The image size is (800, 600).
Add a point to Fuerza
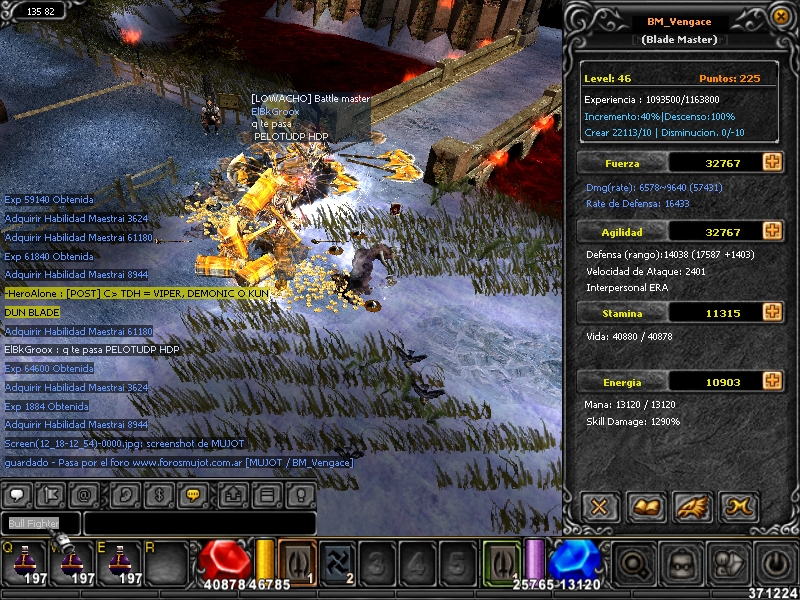772,162
